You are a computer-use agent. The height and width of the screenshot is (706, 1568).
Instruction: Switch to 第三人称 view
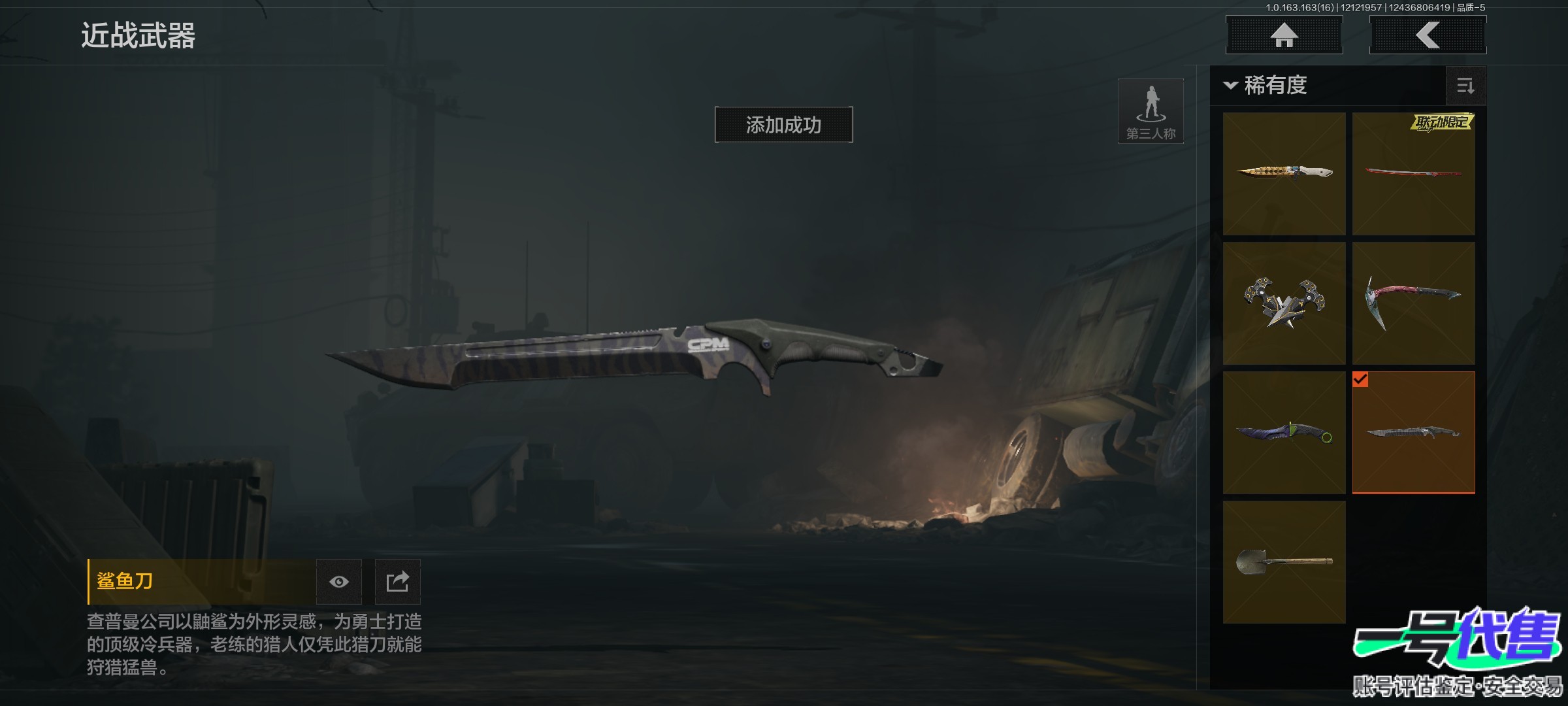[1151, 111]
